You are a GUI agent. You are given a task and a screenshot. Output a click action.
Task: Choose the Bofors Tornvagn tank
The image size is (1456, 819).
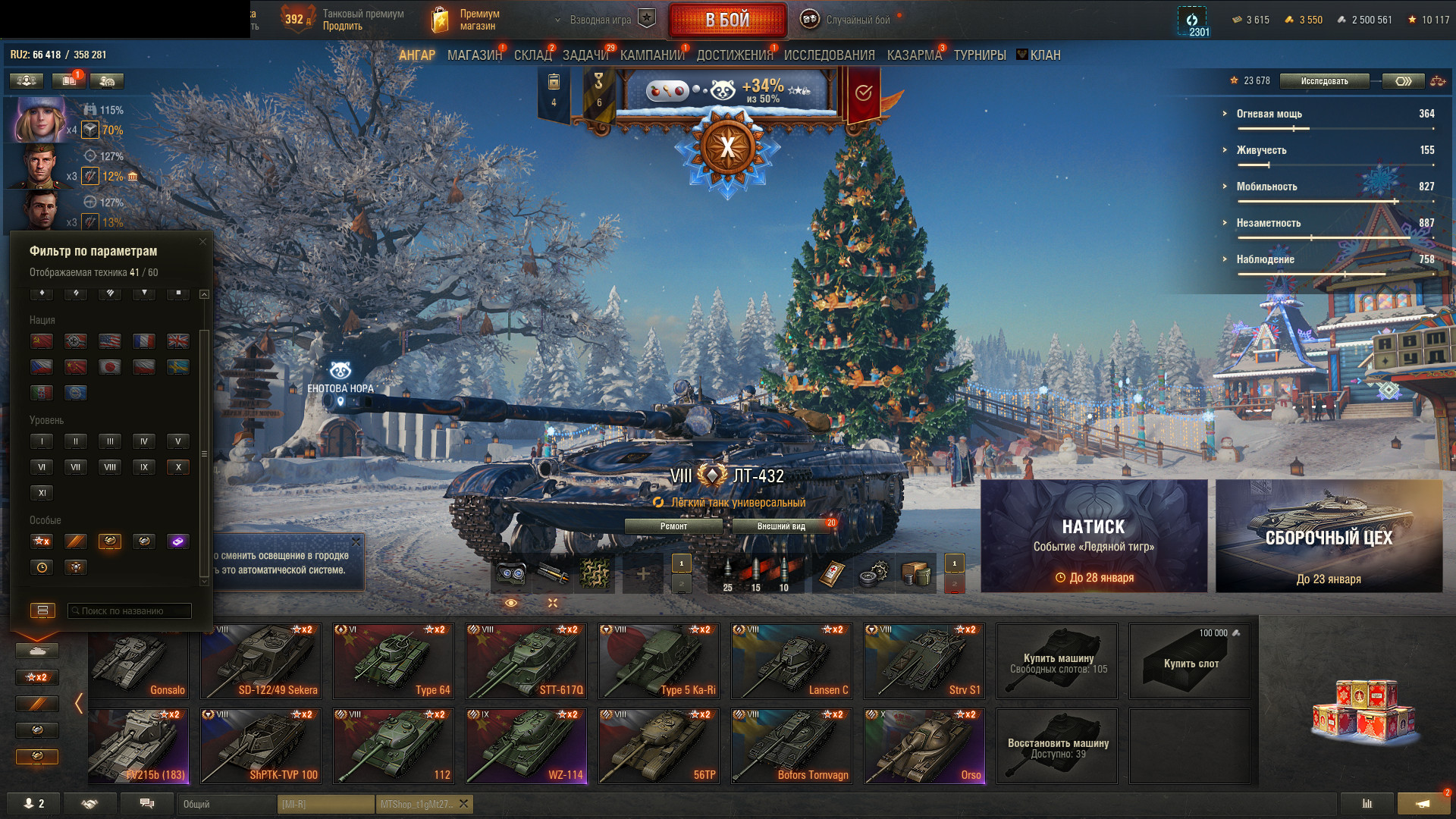click(x=792, y=746)
